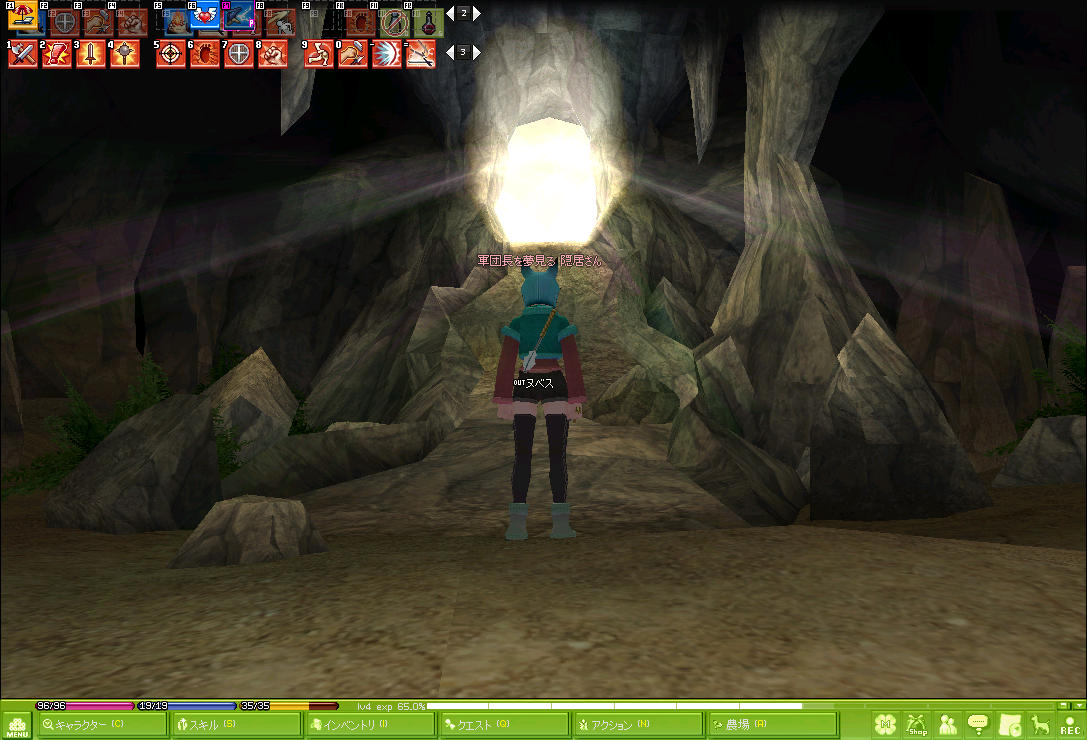The height and width of the screenshot is (740, 1087).
Task: Click the Shop icon in the bottom bar
Action: click(916, 724)
